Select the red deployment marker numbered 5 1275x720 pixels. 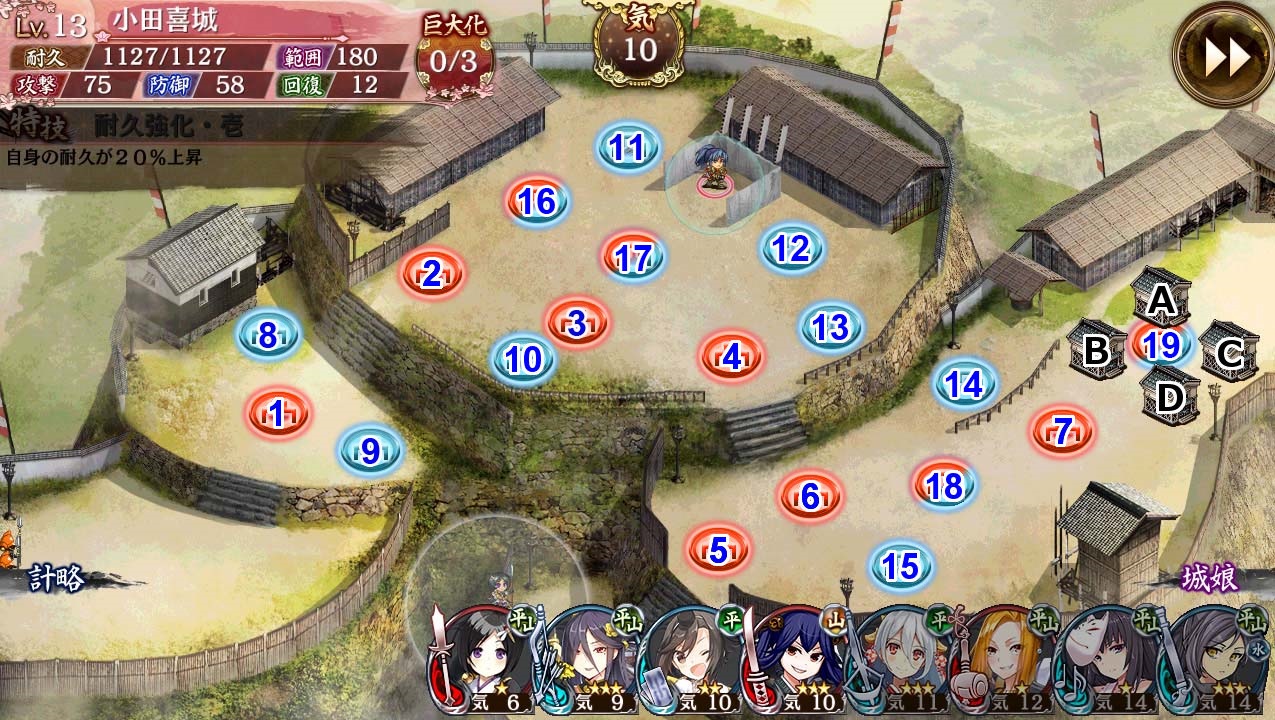(x=718, y=549)
